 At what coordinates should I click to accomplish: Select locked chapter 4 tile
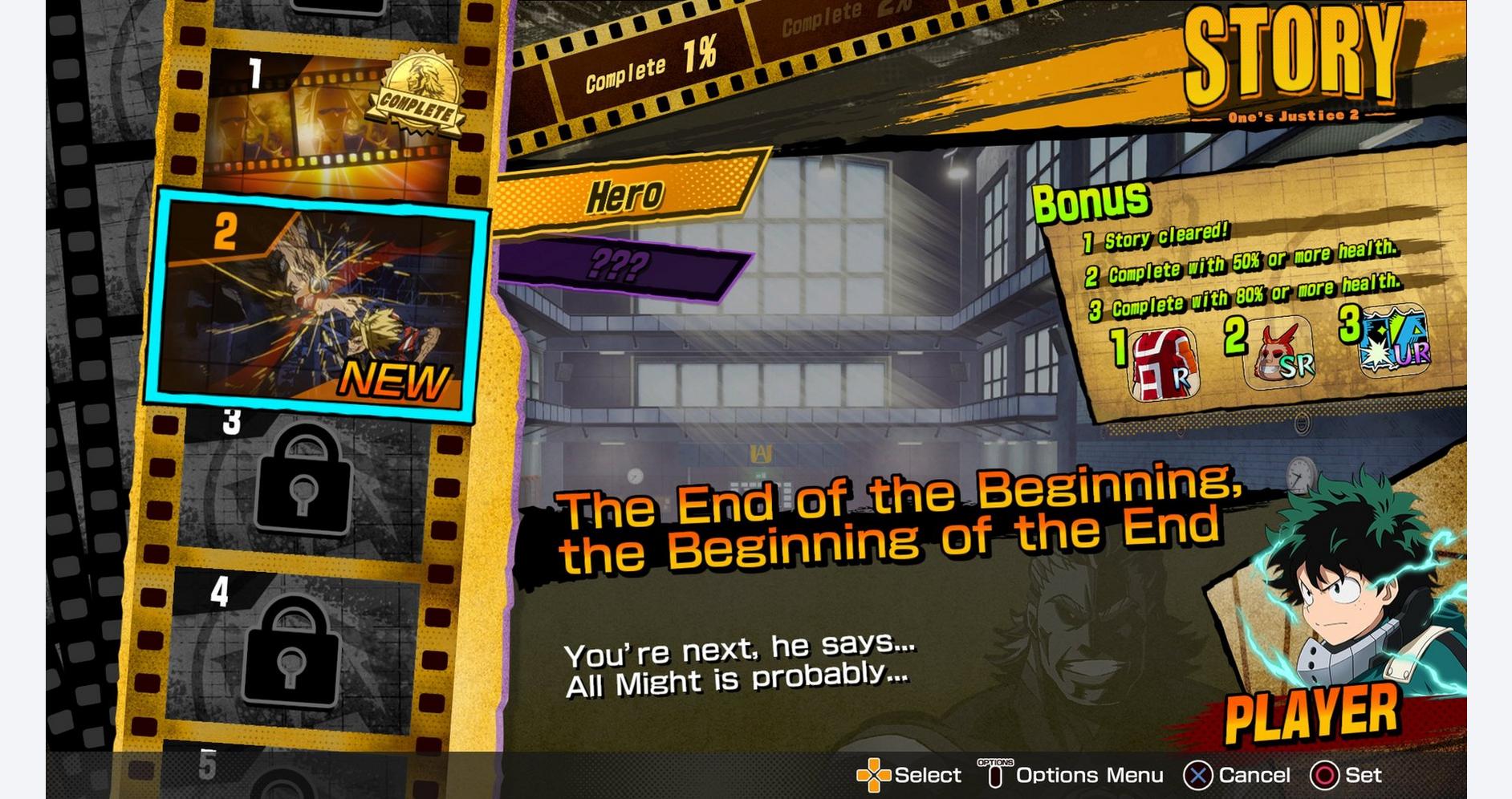pyautogui.click(x=293, y=650)
